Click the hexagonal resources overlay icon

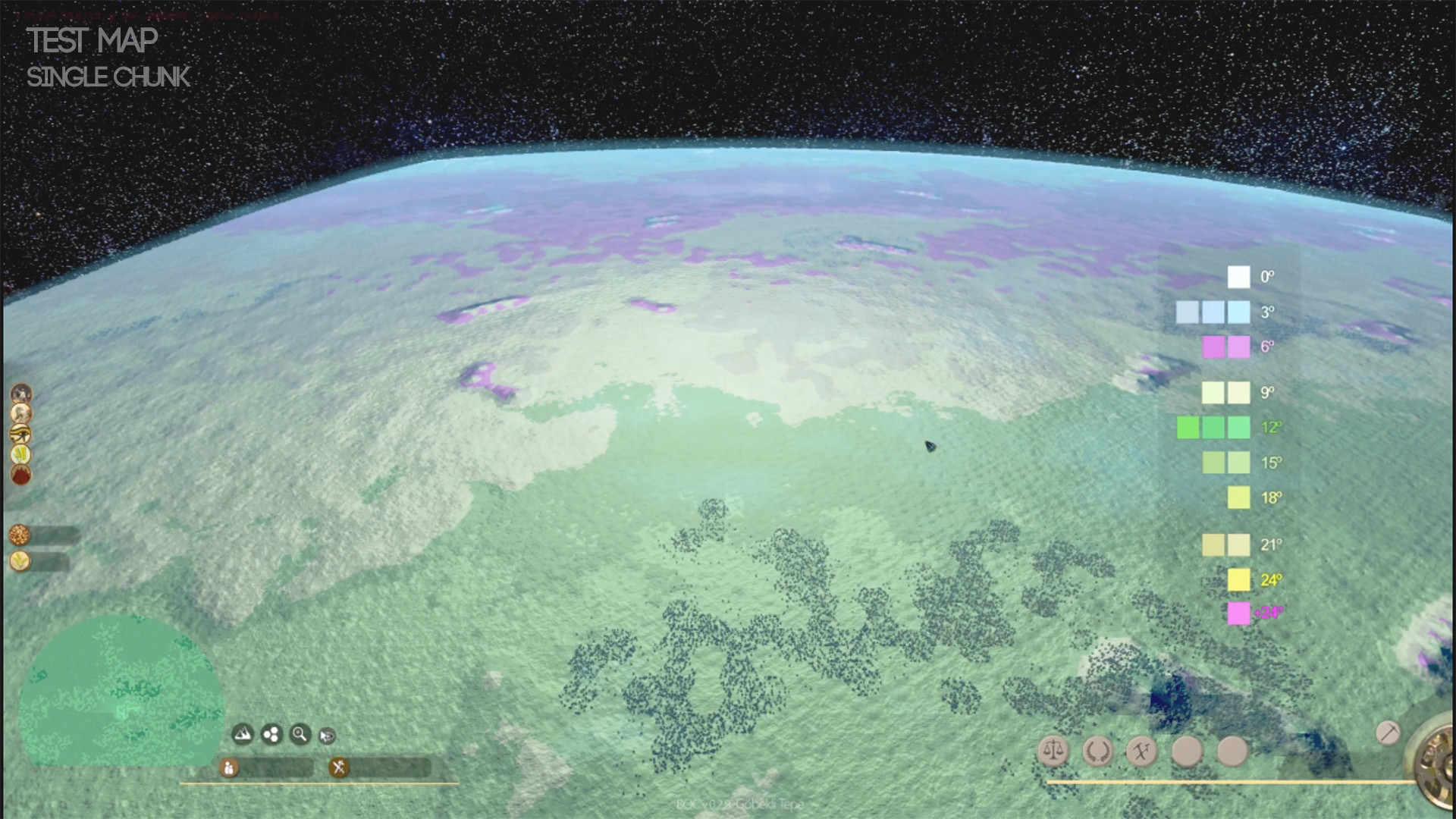(272, 733)
